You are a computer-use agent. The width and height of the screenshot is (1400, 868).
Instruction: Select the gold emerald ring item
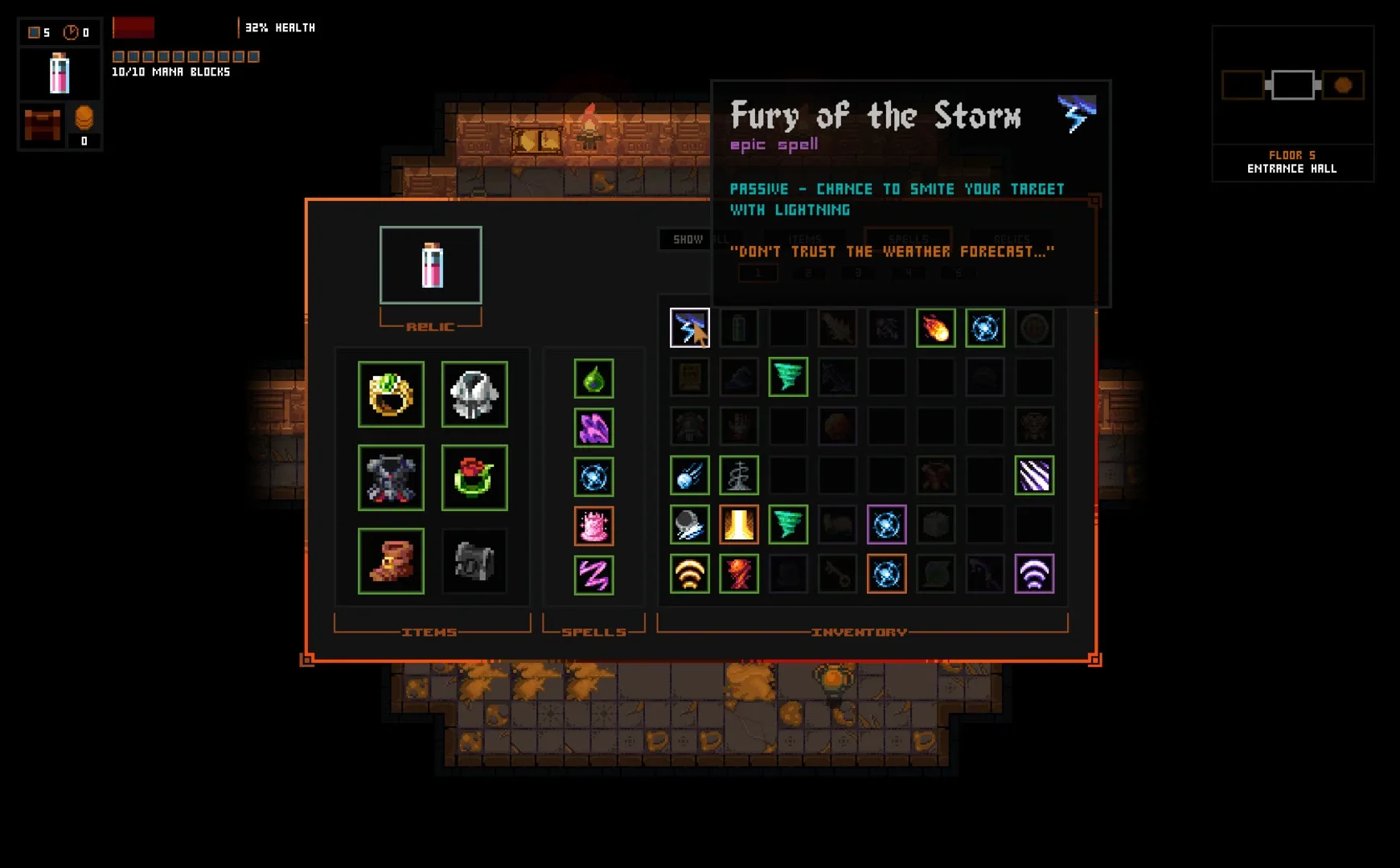click(391, 394)
